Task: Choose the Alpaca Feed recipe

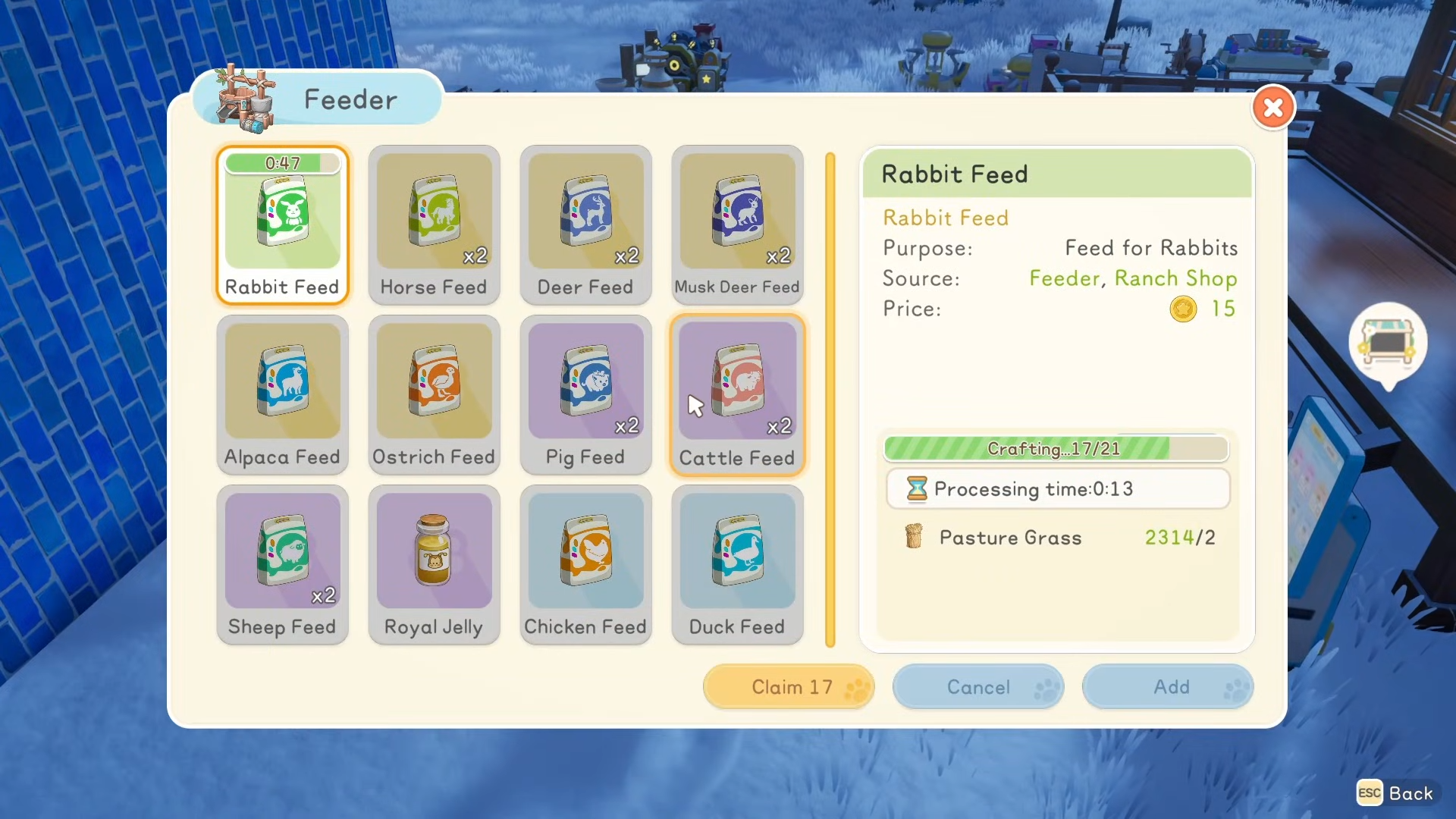Action: 282,394
